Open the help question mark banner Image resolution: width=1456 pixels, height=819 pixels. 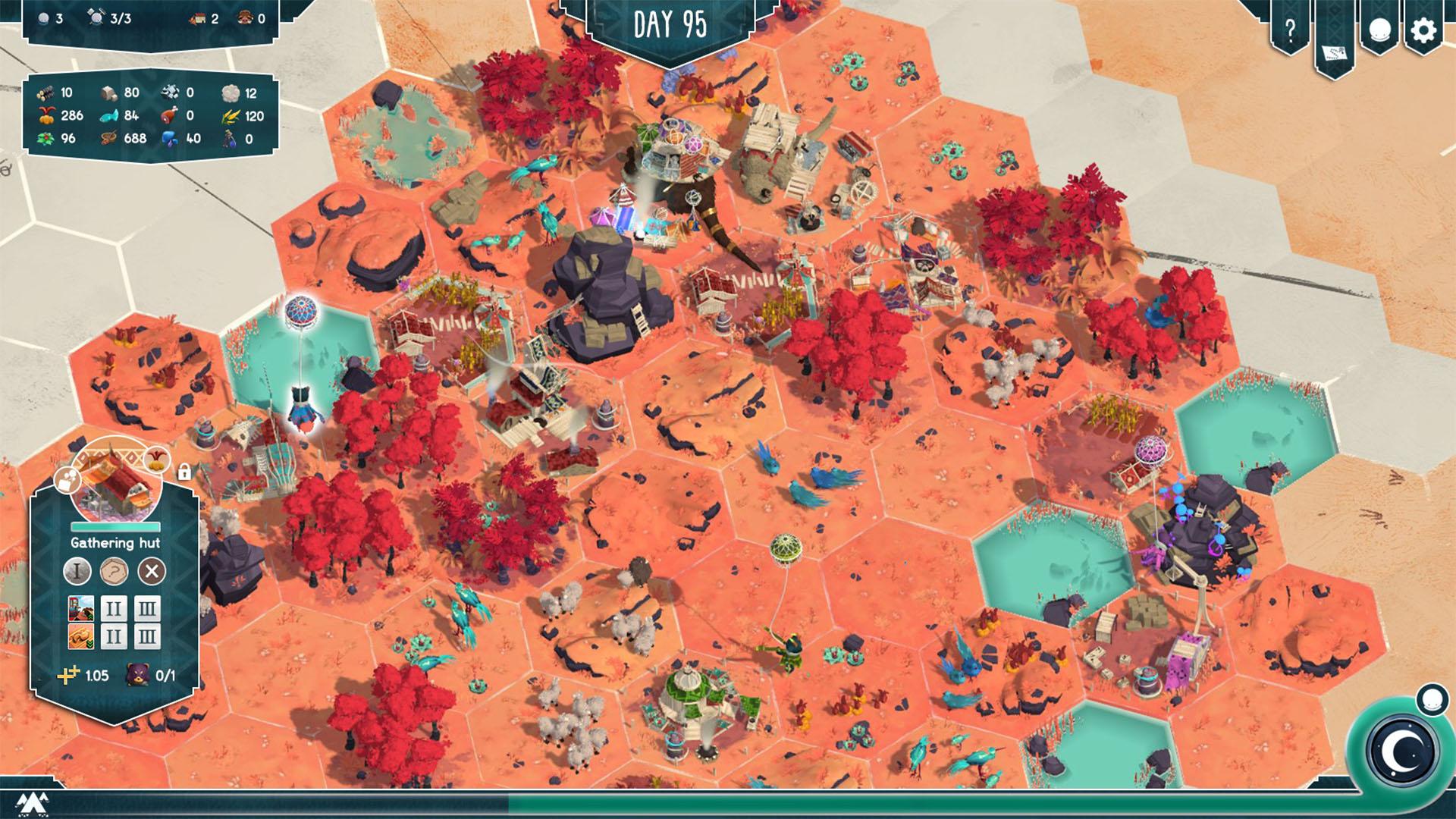tap(1289, 30)
